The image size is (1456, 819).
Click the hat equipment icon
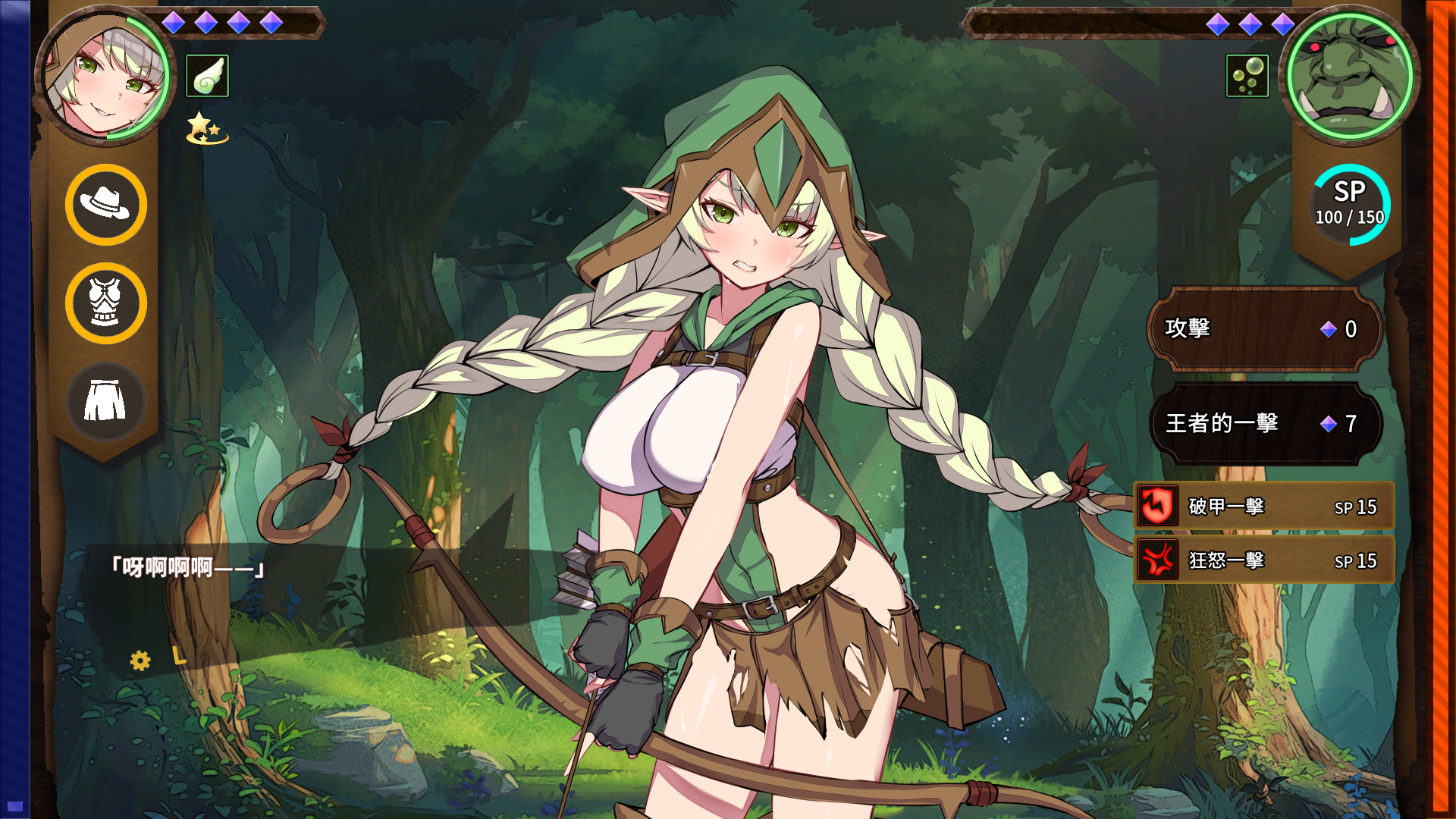[x=106, y=205]
